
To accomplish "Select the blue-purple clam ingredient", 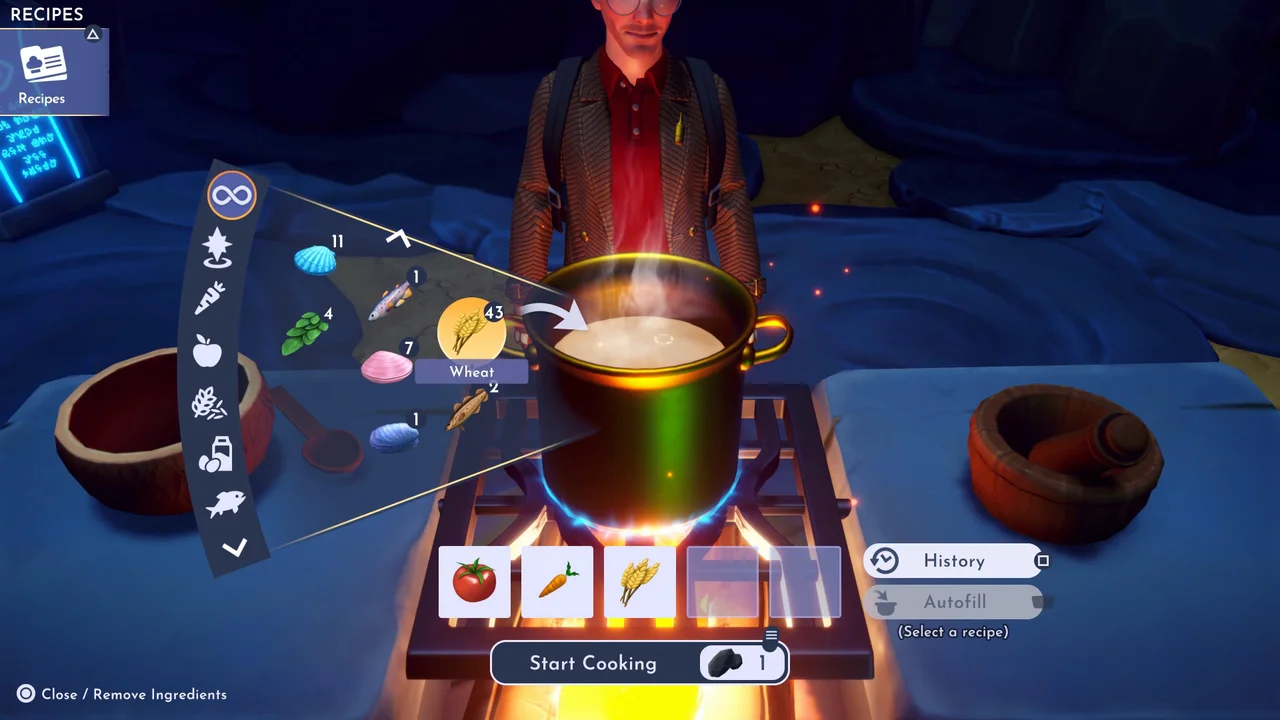I will tap(393, 437).
